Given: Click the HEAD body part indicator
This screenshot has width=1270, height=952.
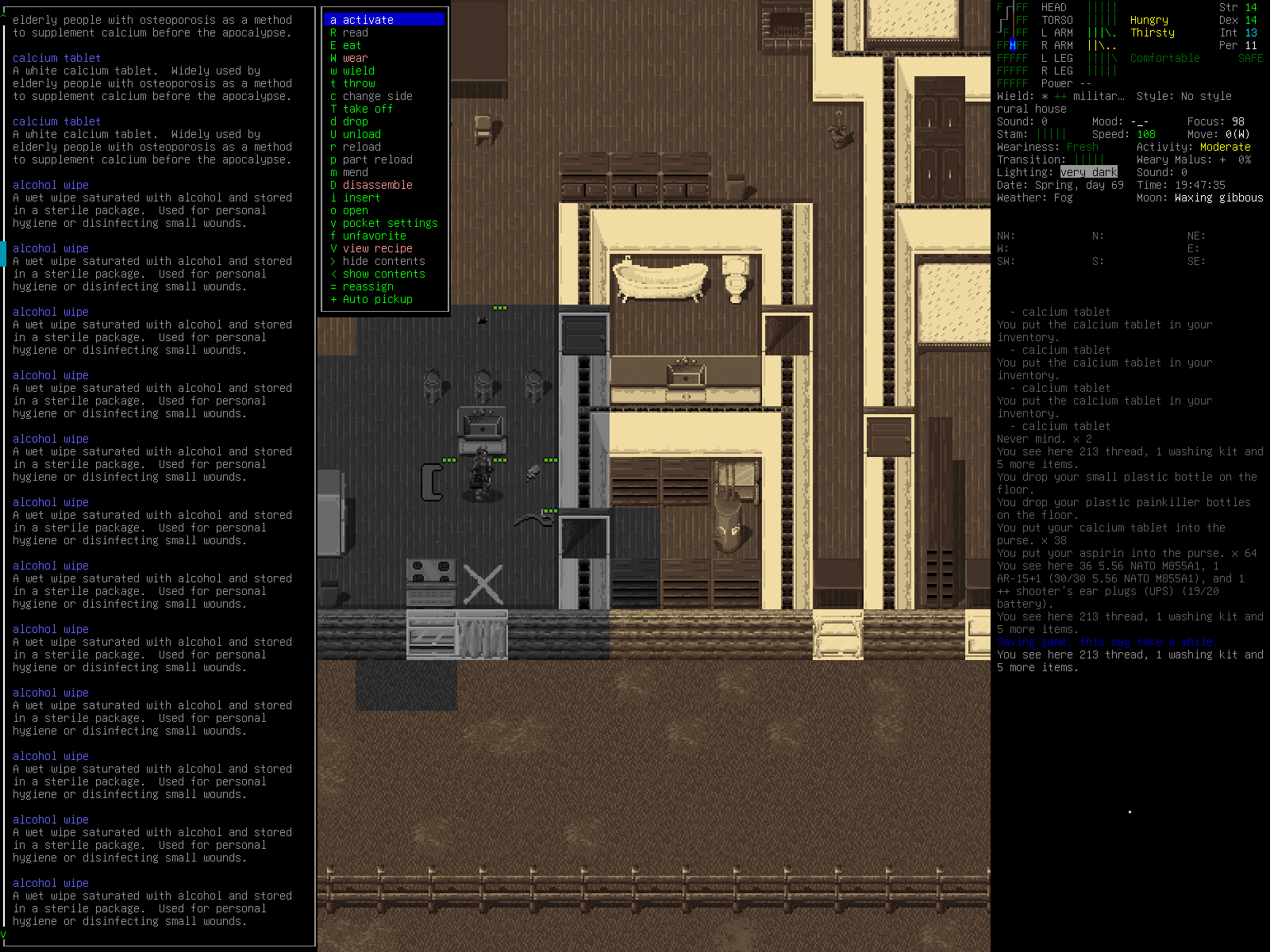Looking at the screenshot, I should pyautogui.click(x=1053, y=7).
